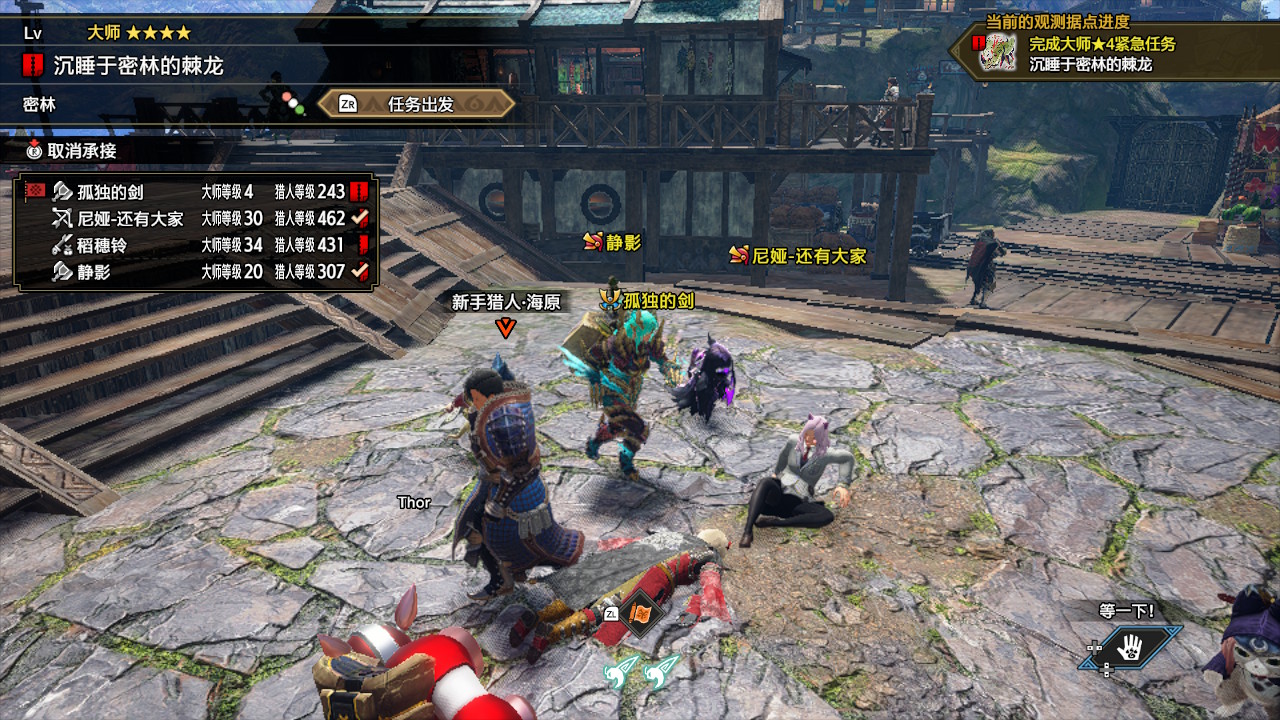Click the 任务出发 quest departure button
1280x720 pixels.
(x=417, y=104)
